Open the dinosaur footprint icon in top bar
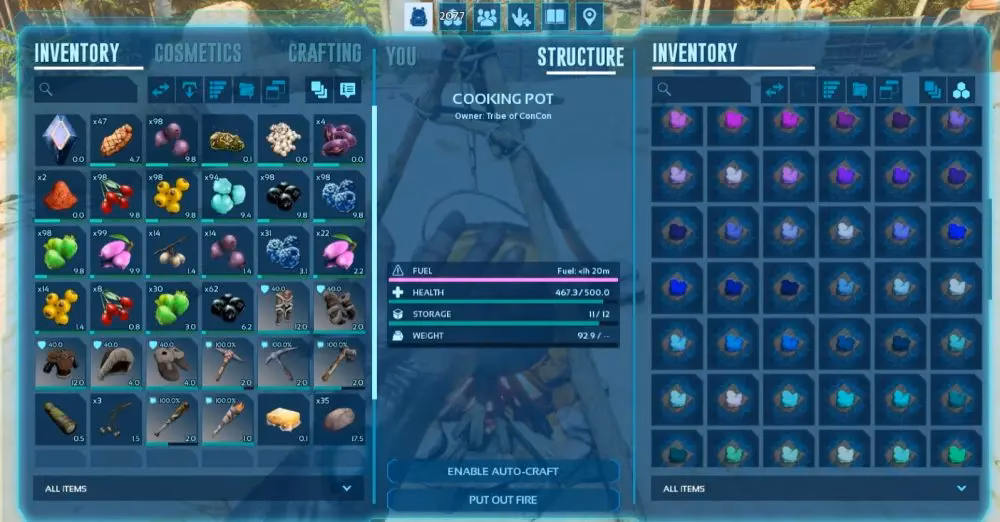The height and width of the screenshot is (522, 1000). coord(521,16)
